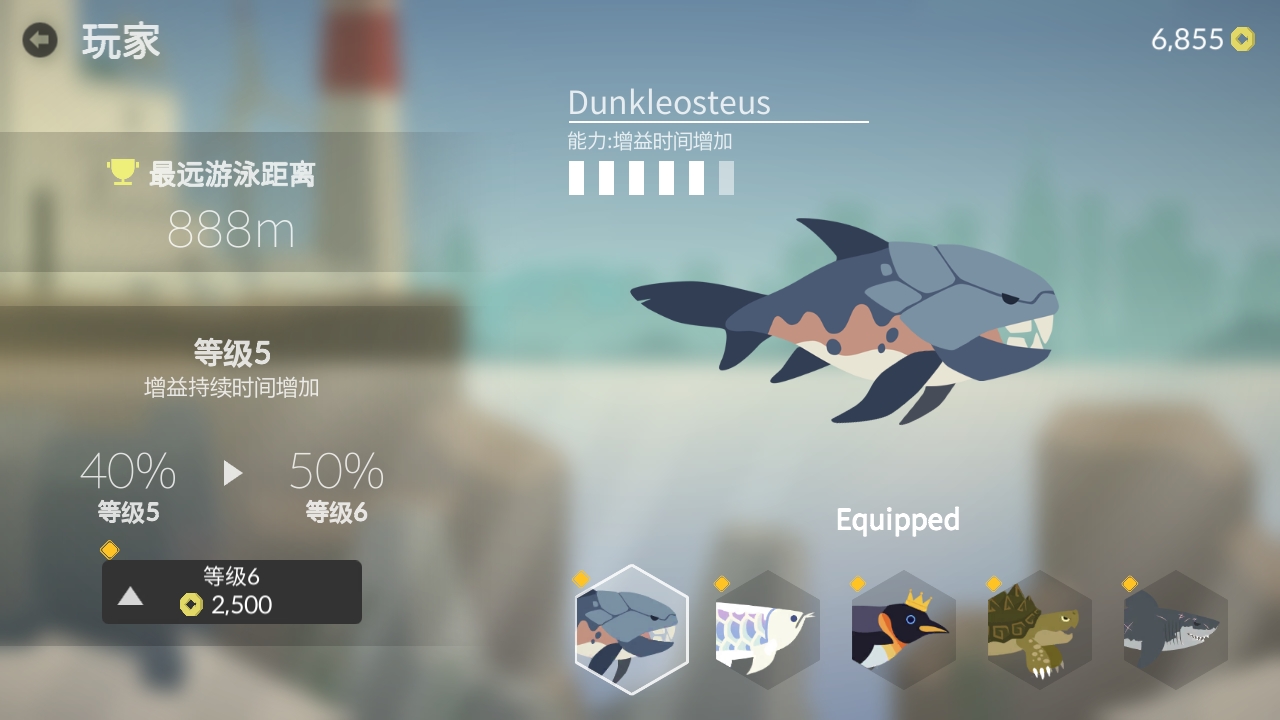Choose the white arowana fish tile
The height and width of the screenshot is (720, 1280).
click(x=768, y=630)
